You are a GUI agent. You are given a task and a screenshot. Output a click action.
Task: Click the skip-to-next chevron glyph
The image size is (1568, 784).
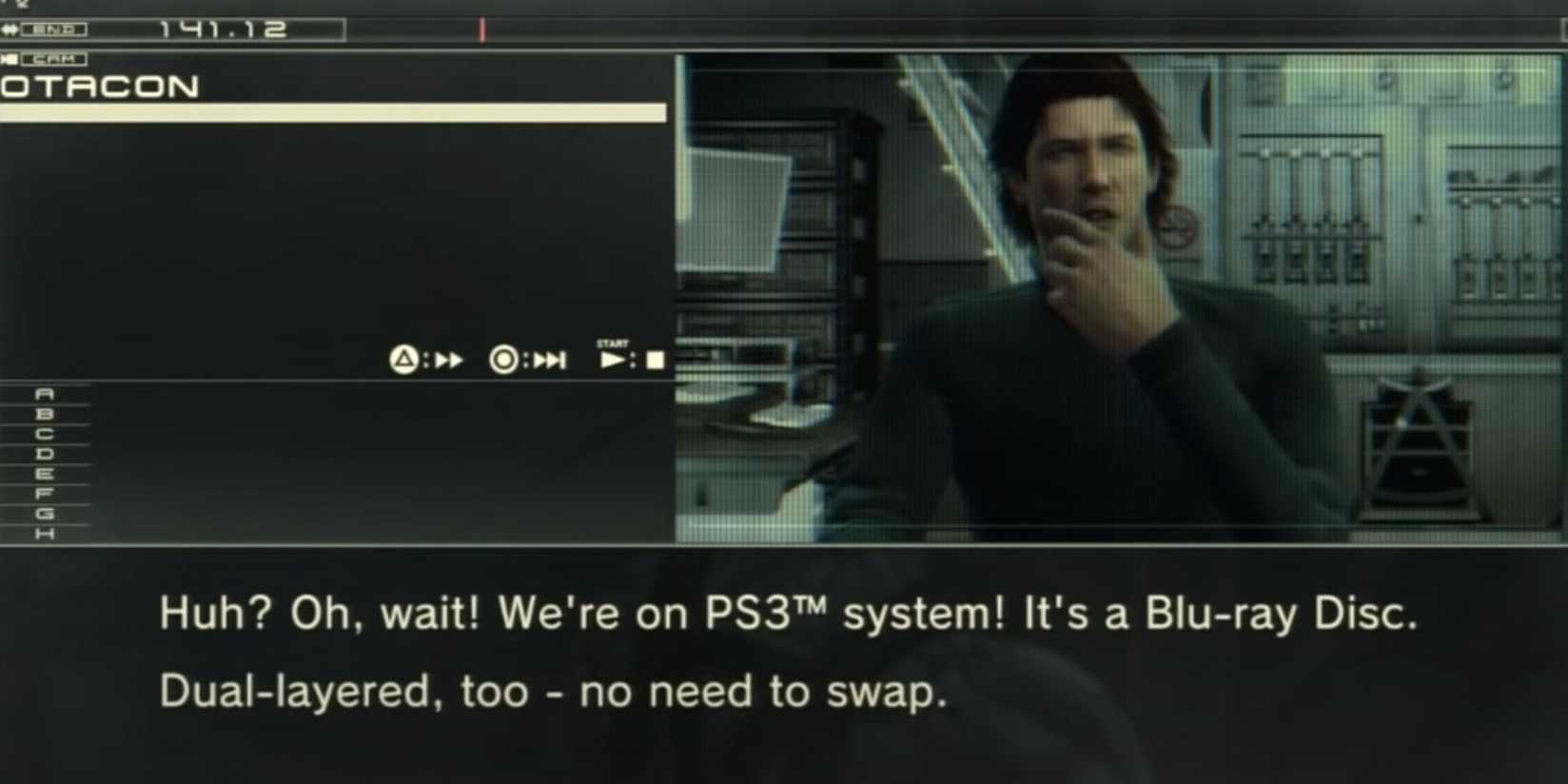click(x=549, y=360)
